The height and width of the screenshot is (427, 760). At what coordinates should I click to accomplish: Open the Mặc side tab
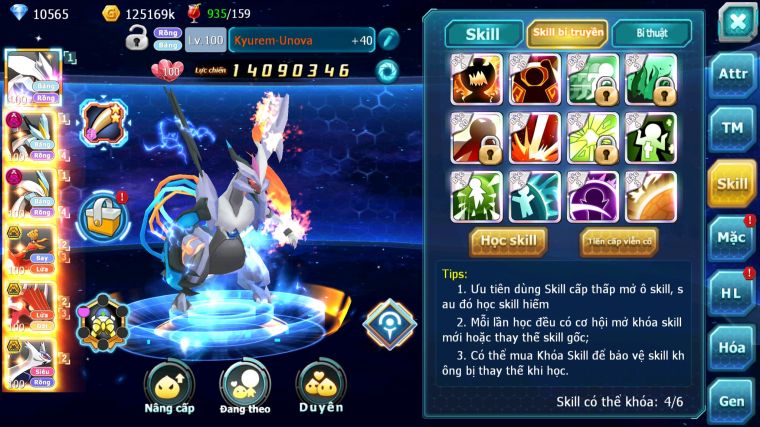[732, 237]
